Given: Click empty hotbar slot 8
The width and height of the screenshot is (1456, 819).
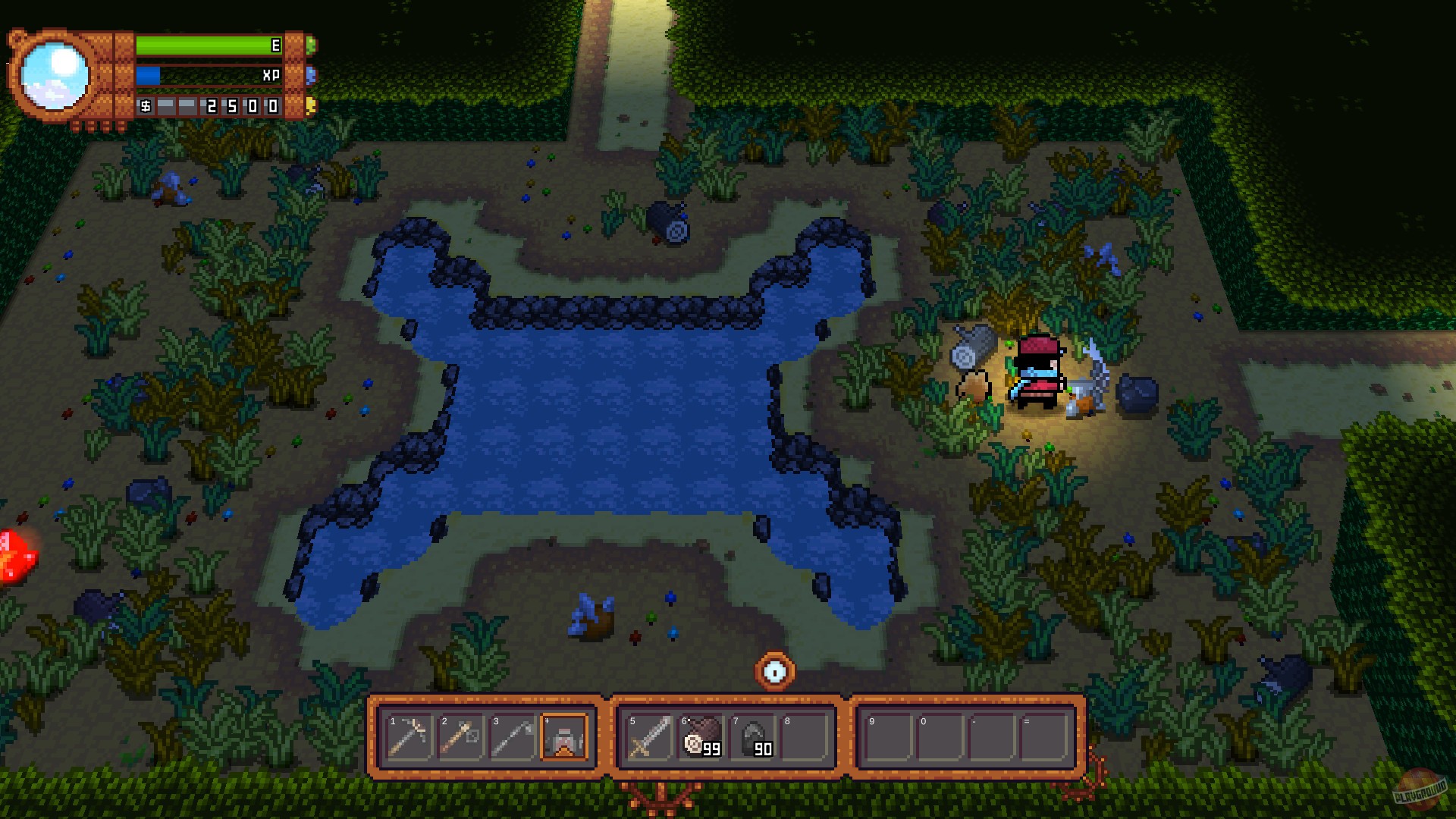Looking at the screenshot, I should 802,737.
